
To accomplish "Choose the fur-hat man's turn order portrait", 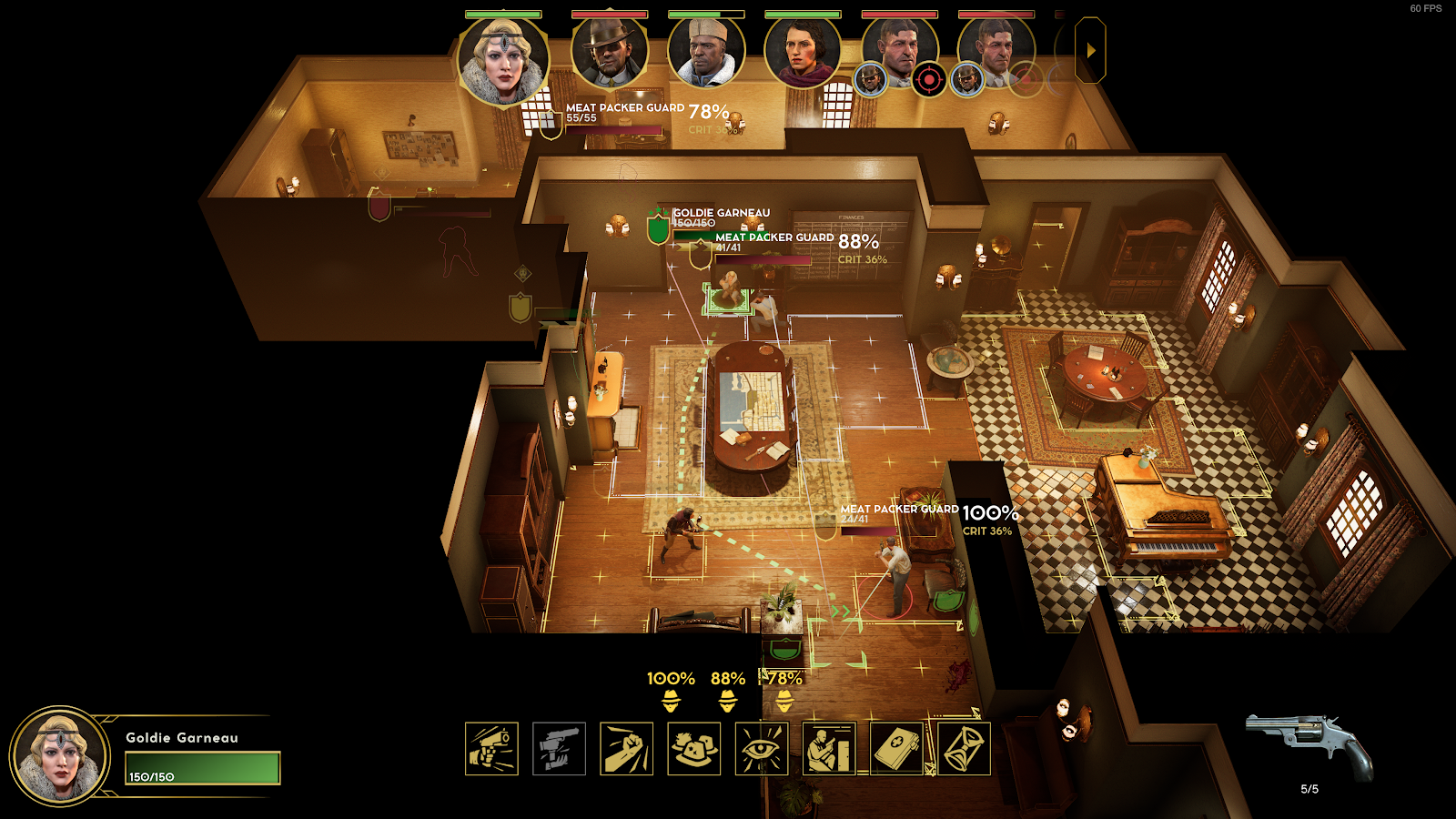I will click(705, 53).
